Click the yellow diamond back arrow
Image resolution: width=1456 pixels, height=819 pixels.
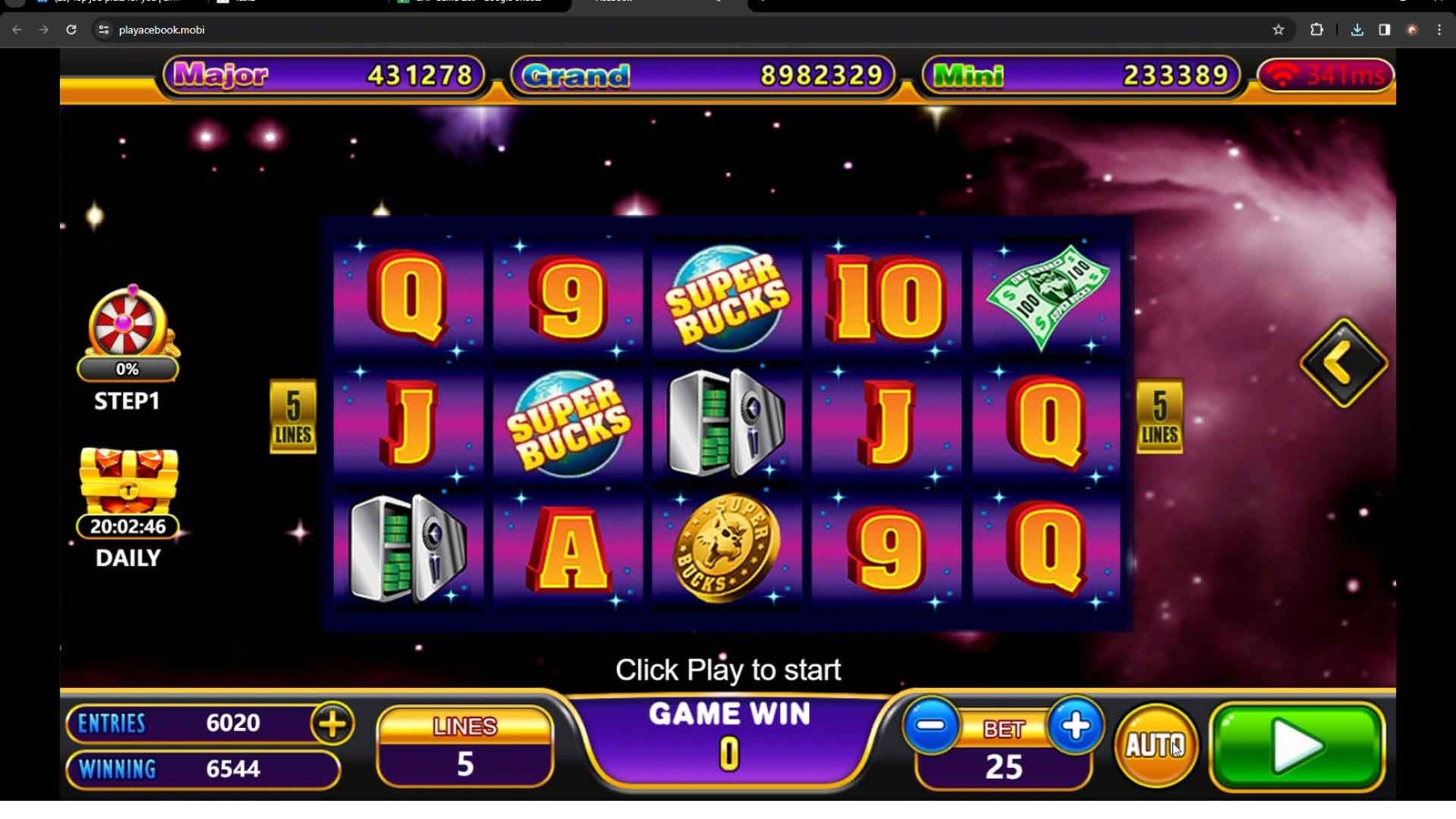pyautogui.click(x=1343, y=363)
